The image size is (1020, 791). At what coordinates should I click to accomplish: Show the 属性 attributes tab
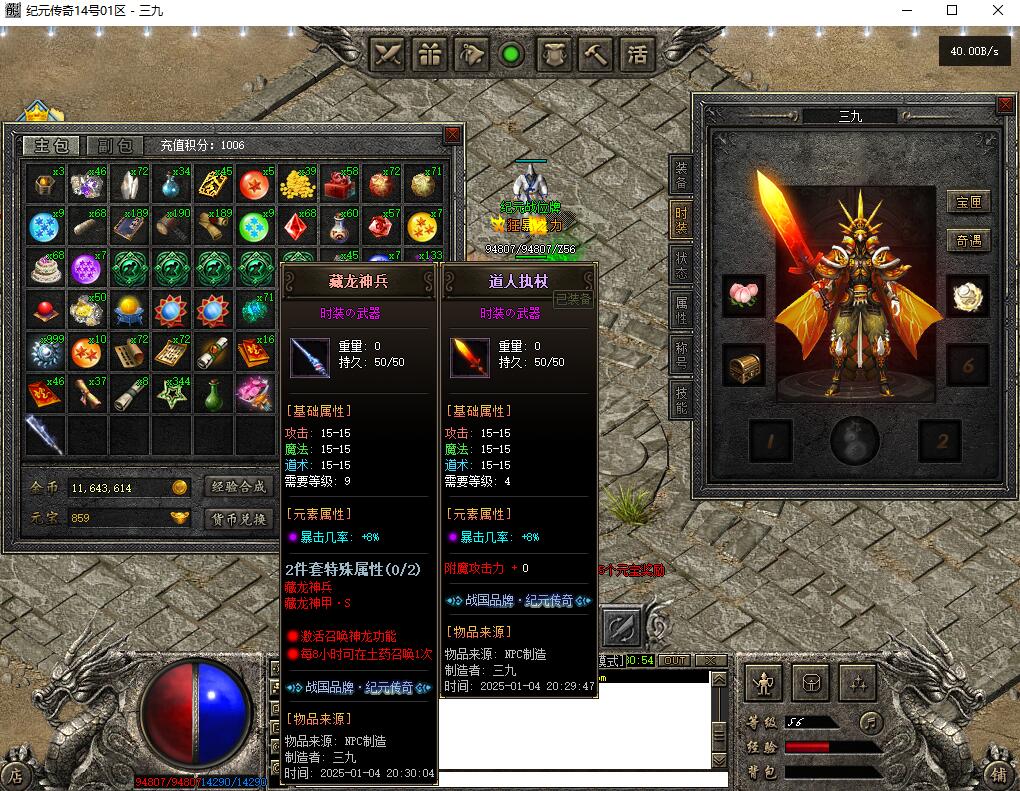681,310
